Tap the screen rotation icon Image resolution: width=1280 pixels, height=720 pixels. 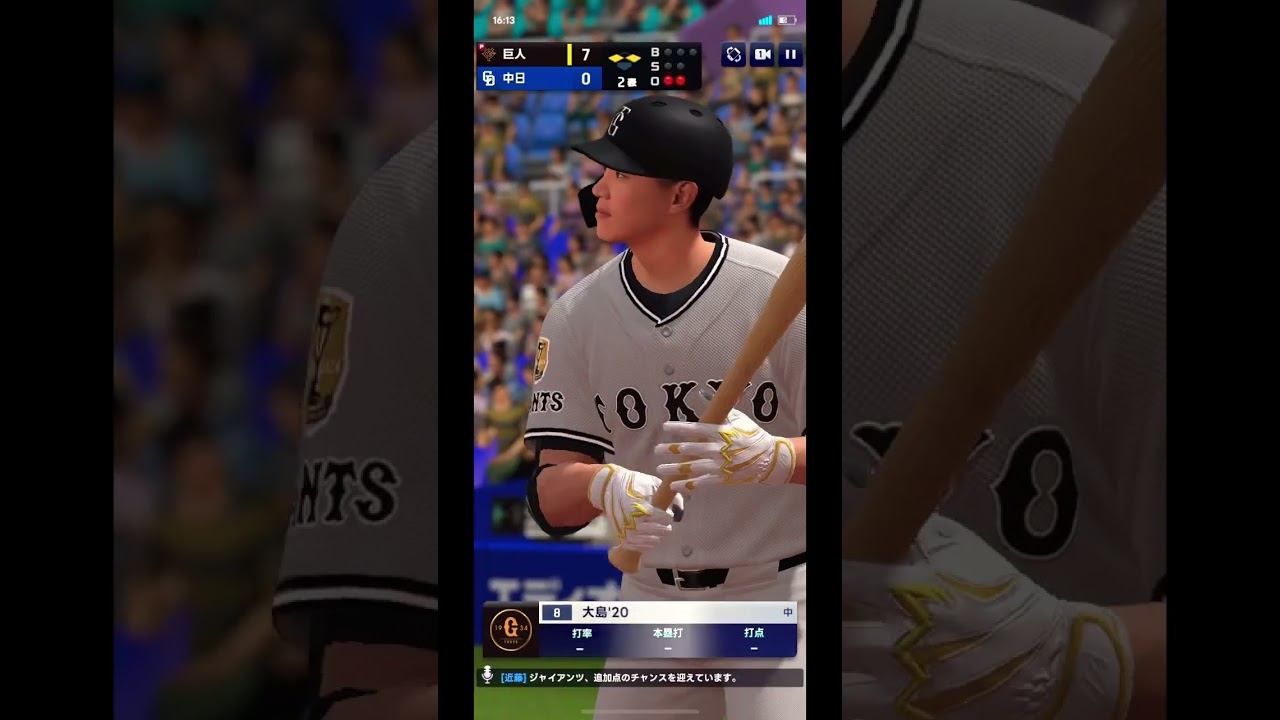tap(733, 55)
